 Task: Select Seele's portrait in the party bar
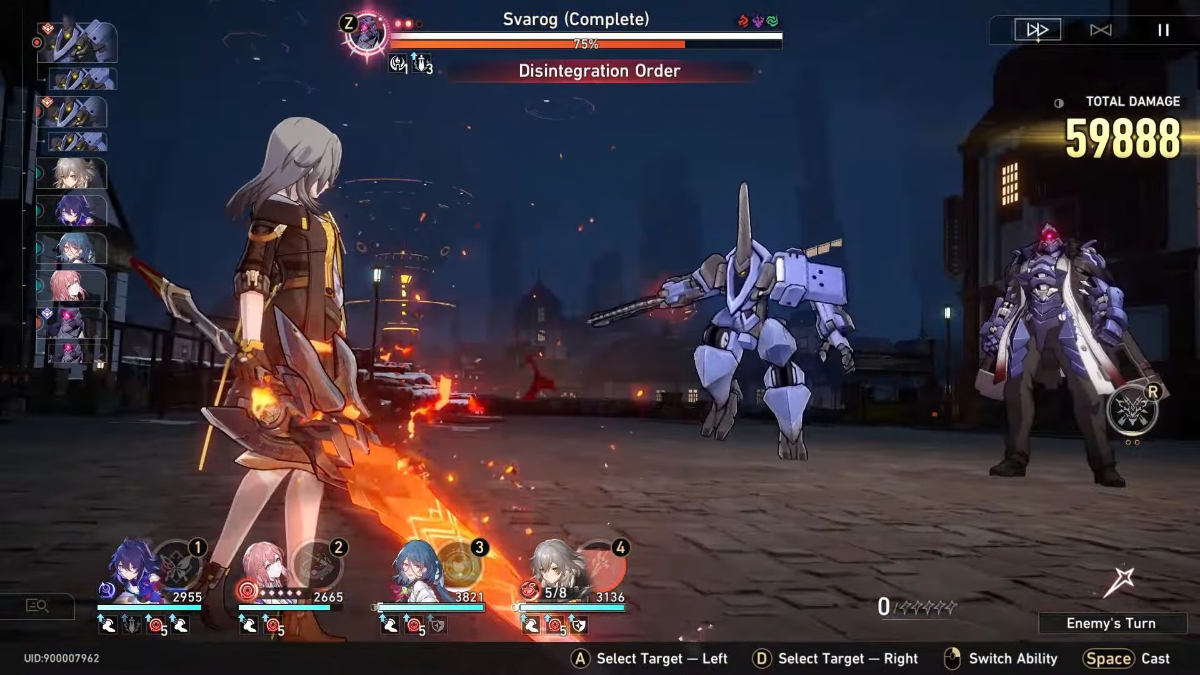[x=128, y=566]
